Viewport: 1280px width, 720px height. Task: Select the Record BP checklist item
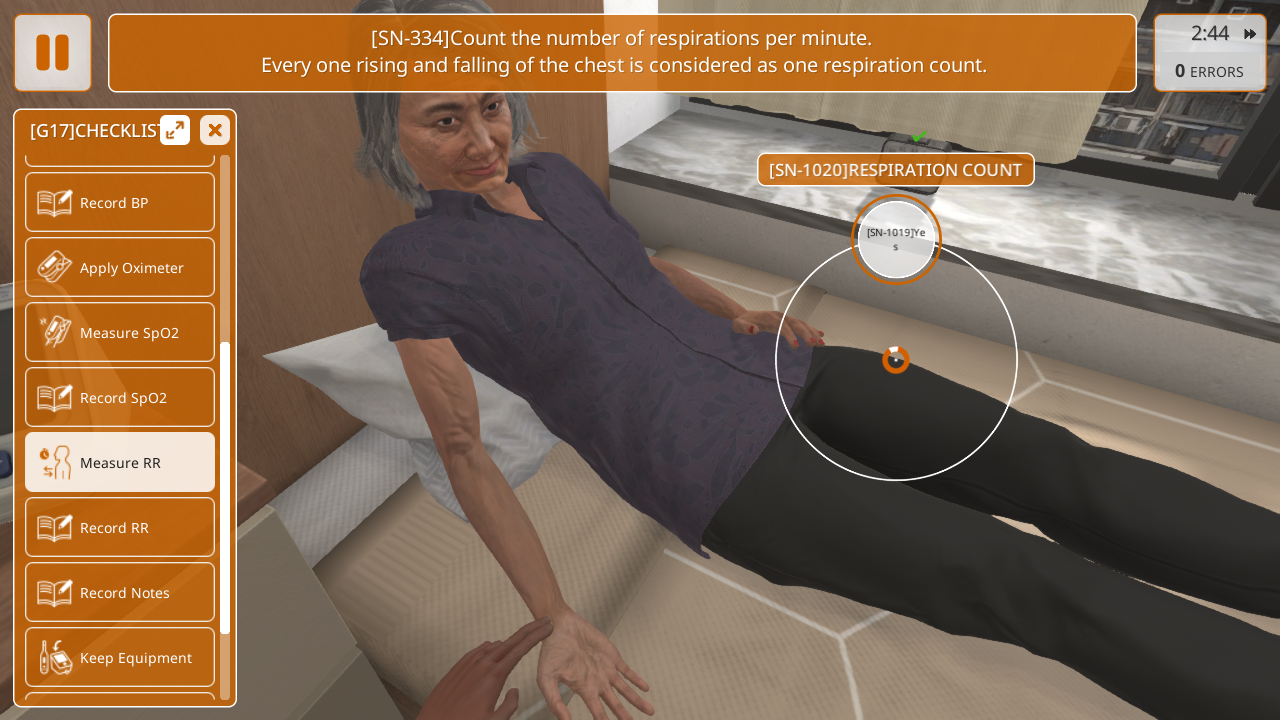(x=120, y=202)
